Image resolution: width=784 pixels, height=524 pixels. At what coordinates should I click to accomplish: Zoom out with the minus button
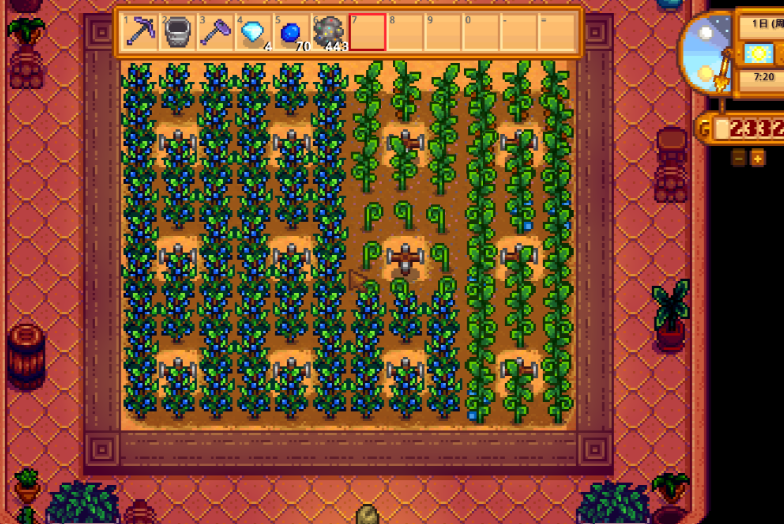click(739, 158)
